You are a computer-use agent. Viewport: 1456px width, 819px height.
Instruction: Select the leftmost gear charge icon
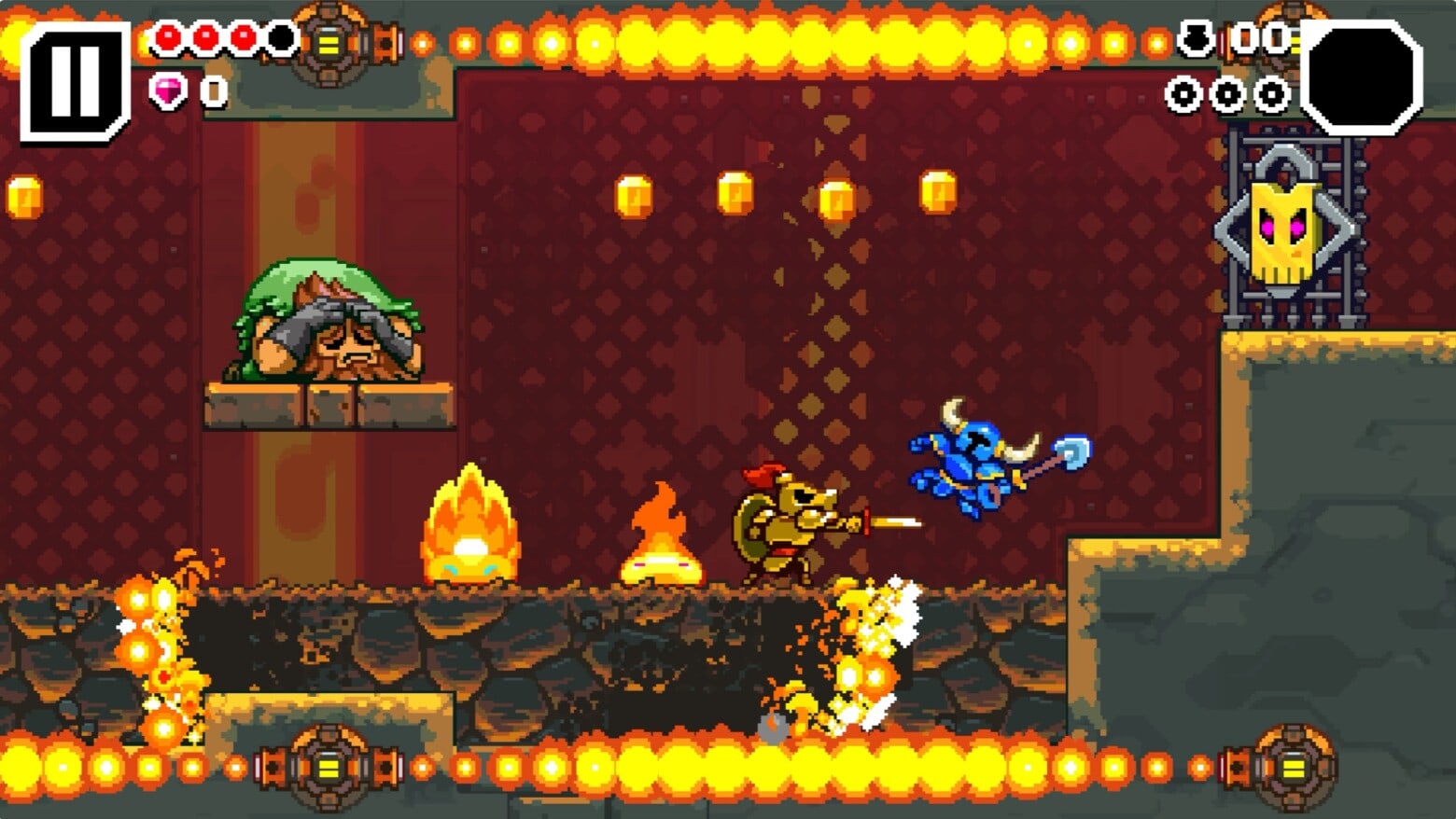[x=1183, y=93]
